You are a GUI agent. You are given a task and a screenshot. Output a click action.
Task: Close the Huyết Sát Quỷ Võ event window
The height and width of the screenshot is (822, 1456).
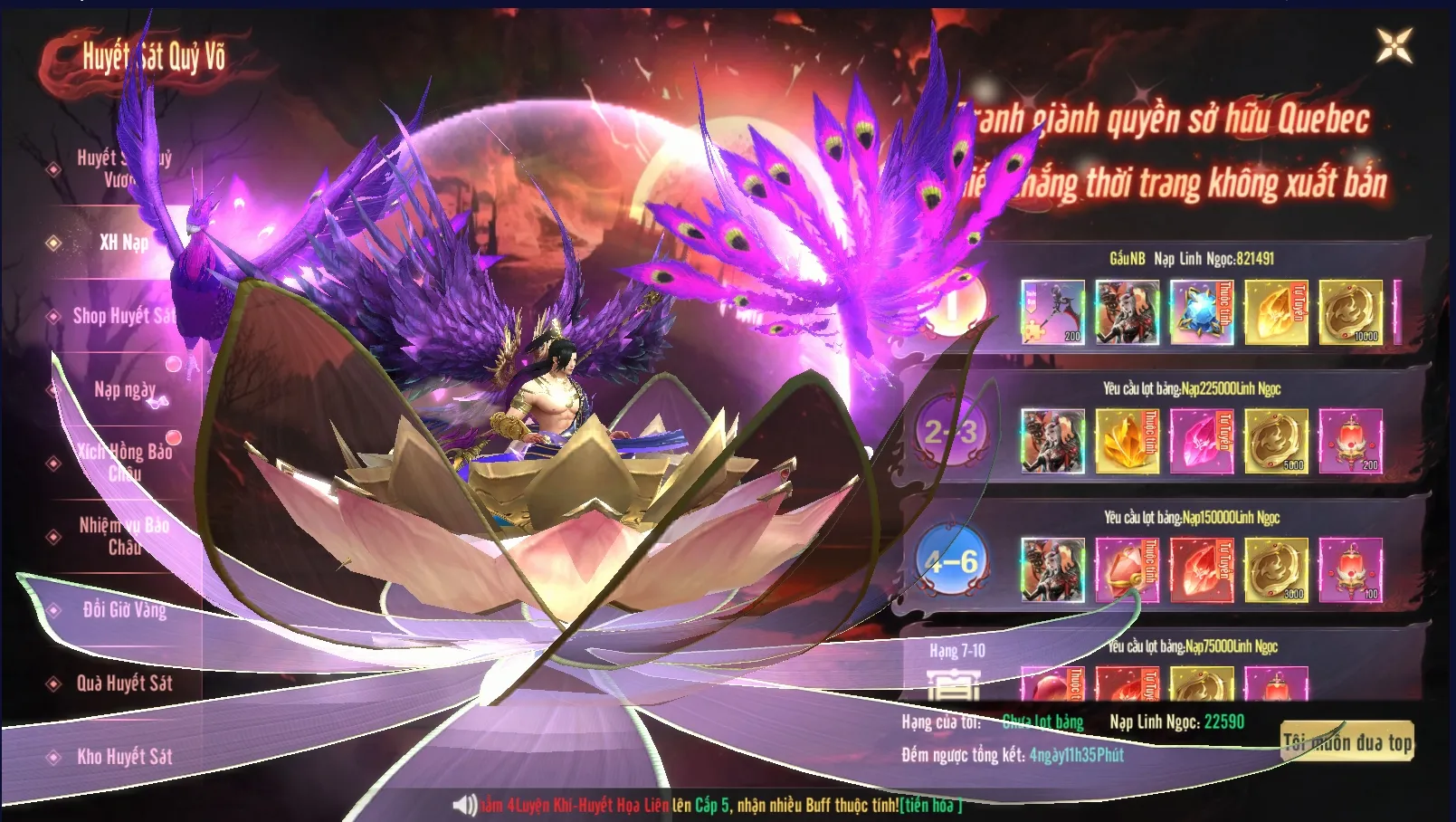click(1394, 46)
